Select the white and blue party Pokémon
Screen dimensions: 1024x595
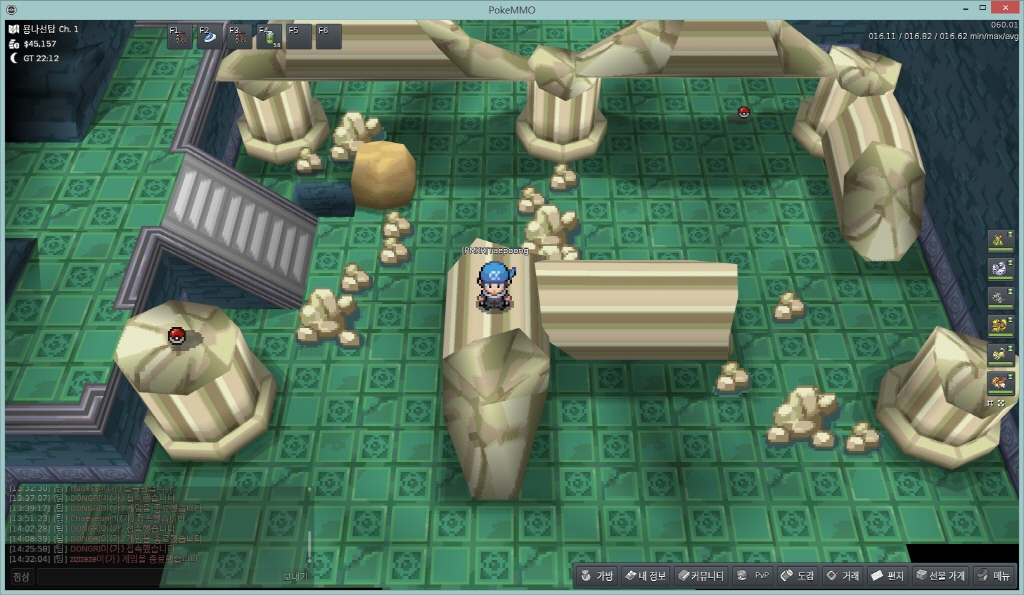coord(998,268)
